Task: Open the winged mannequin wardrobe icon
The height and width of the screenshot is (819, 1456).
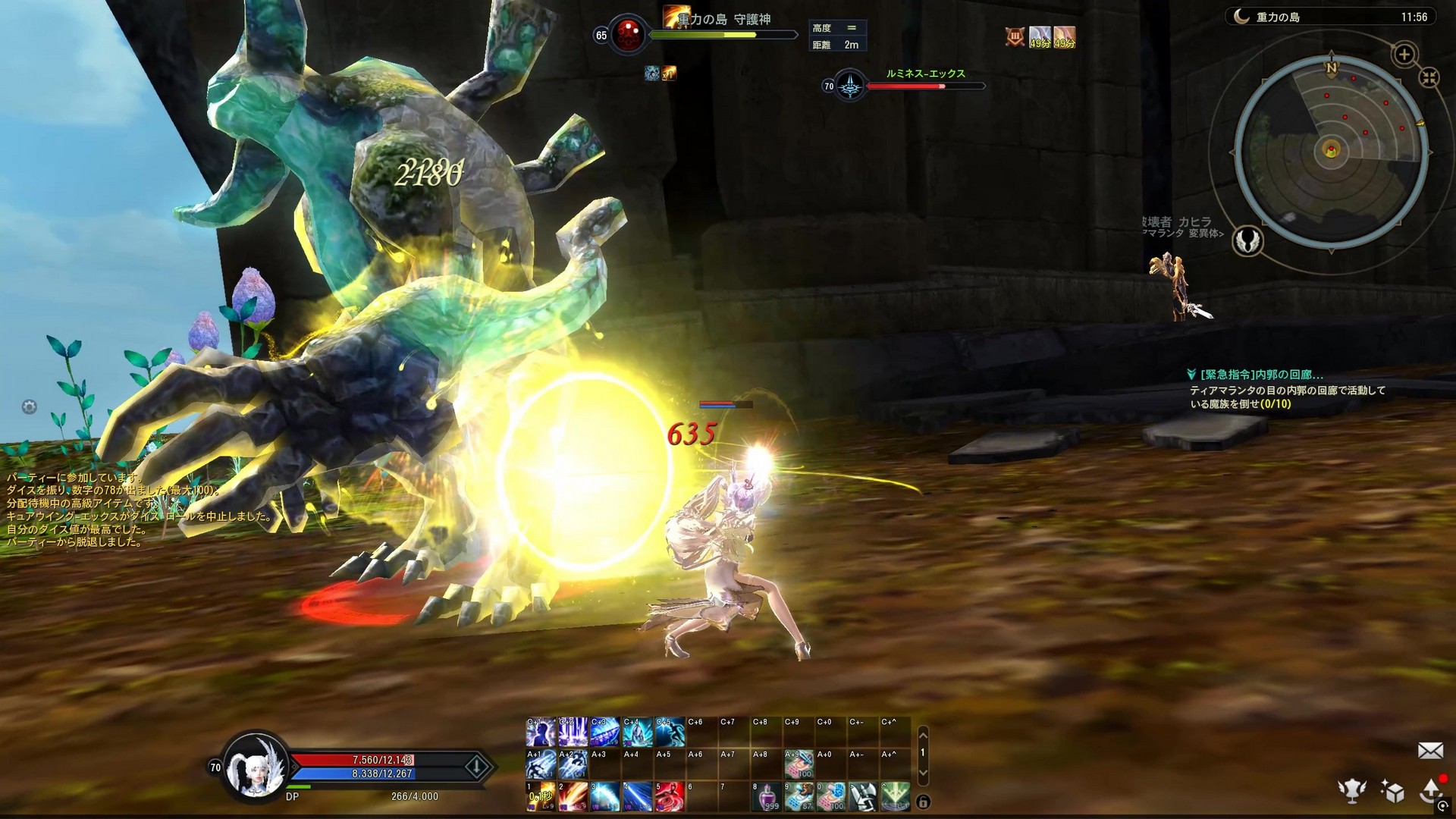Action: (x=1351, y=791)
